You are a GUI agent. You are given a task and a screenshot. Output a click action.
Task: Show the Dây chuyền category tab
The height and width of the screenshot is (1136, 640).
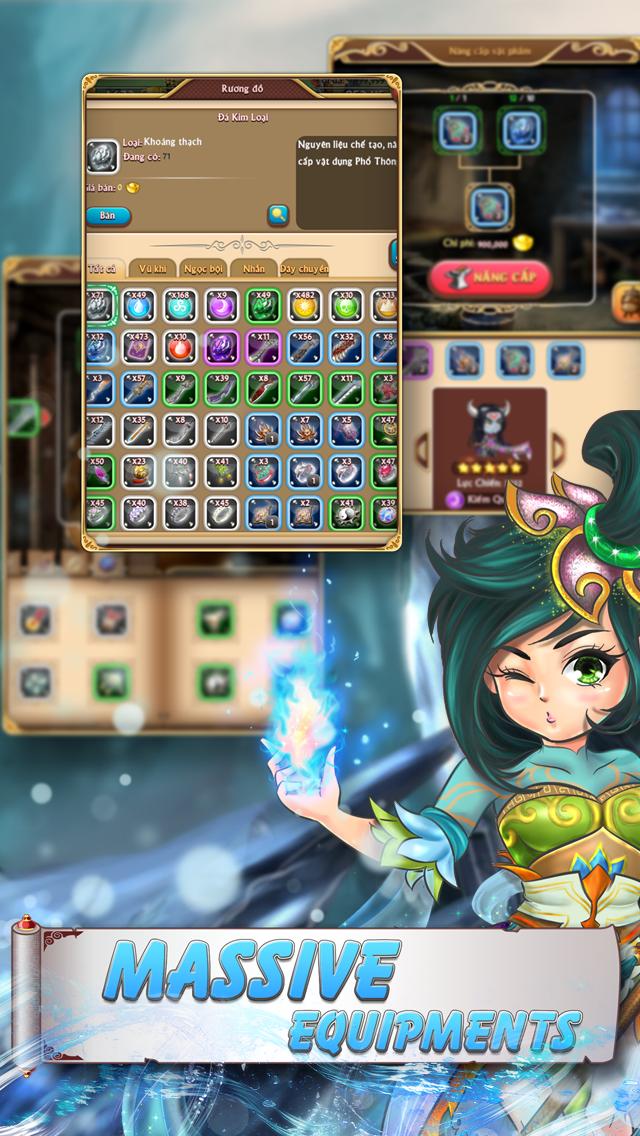(303, 268)
